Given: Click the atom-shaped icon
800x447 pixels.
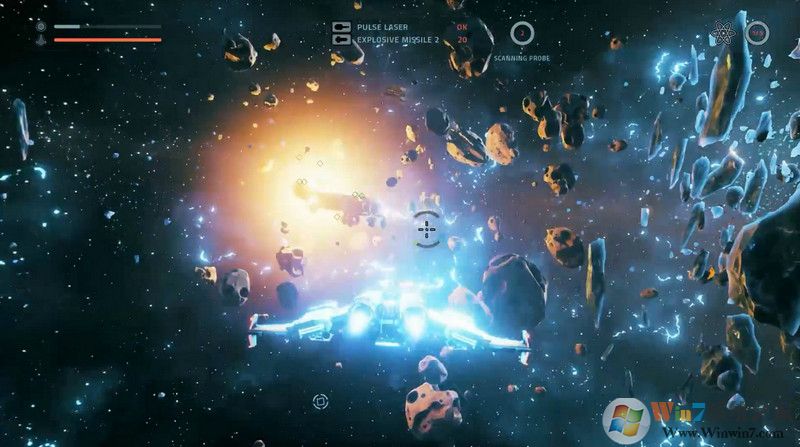Looking at the screenshot, I should click(724, 33).
